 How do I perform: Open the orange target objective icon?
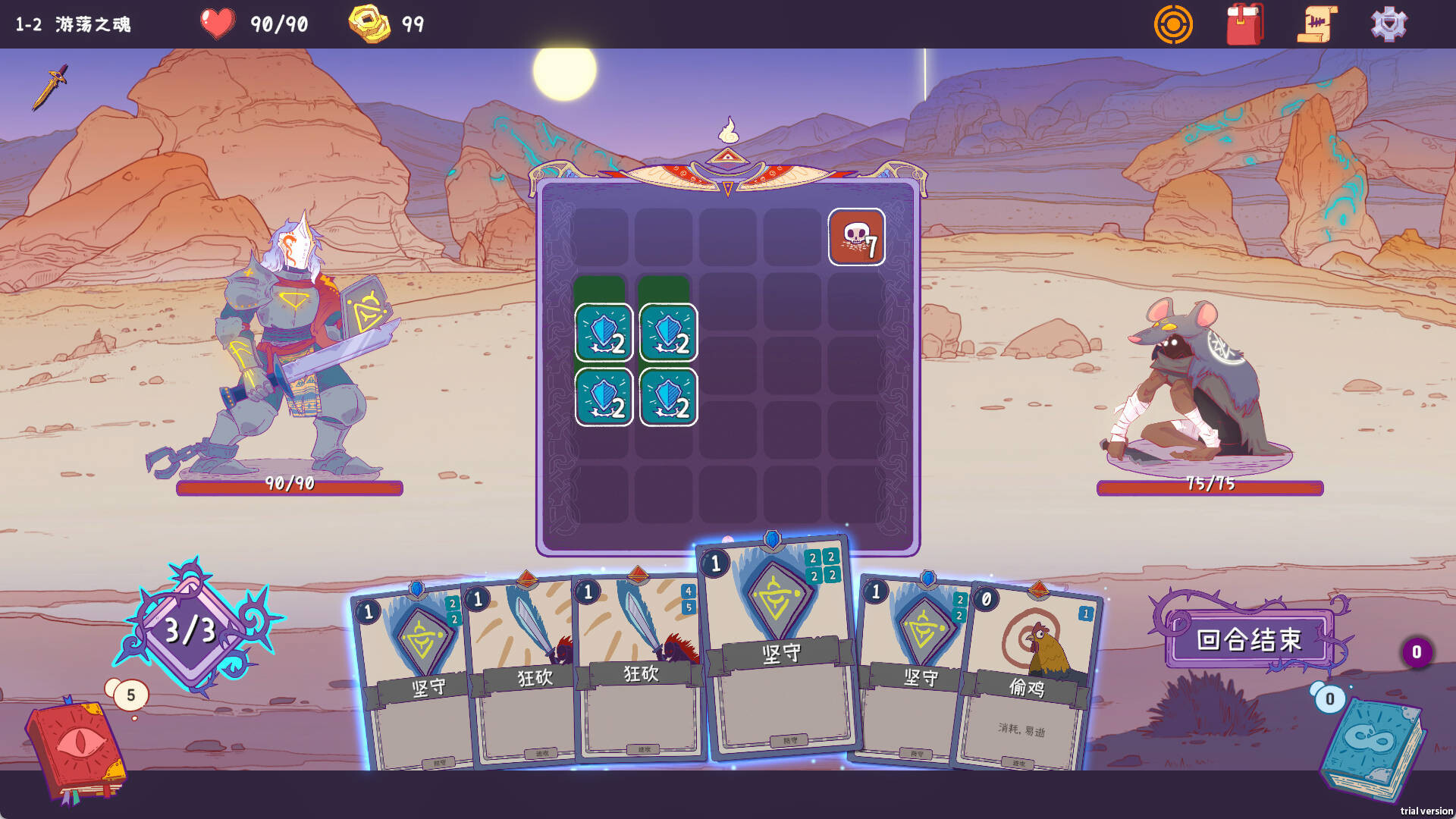pos(1174,24)
